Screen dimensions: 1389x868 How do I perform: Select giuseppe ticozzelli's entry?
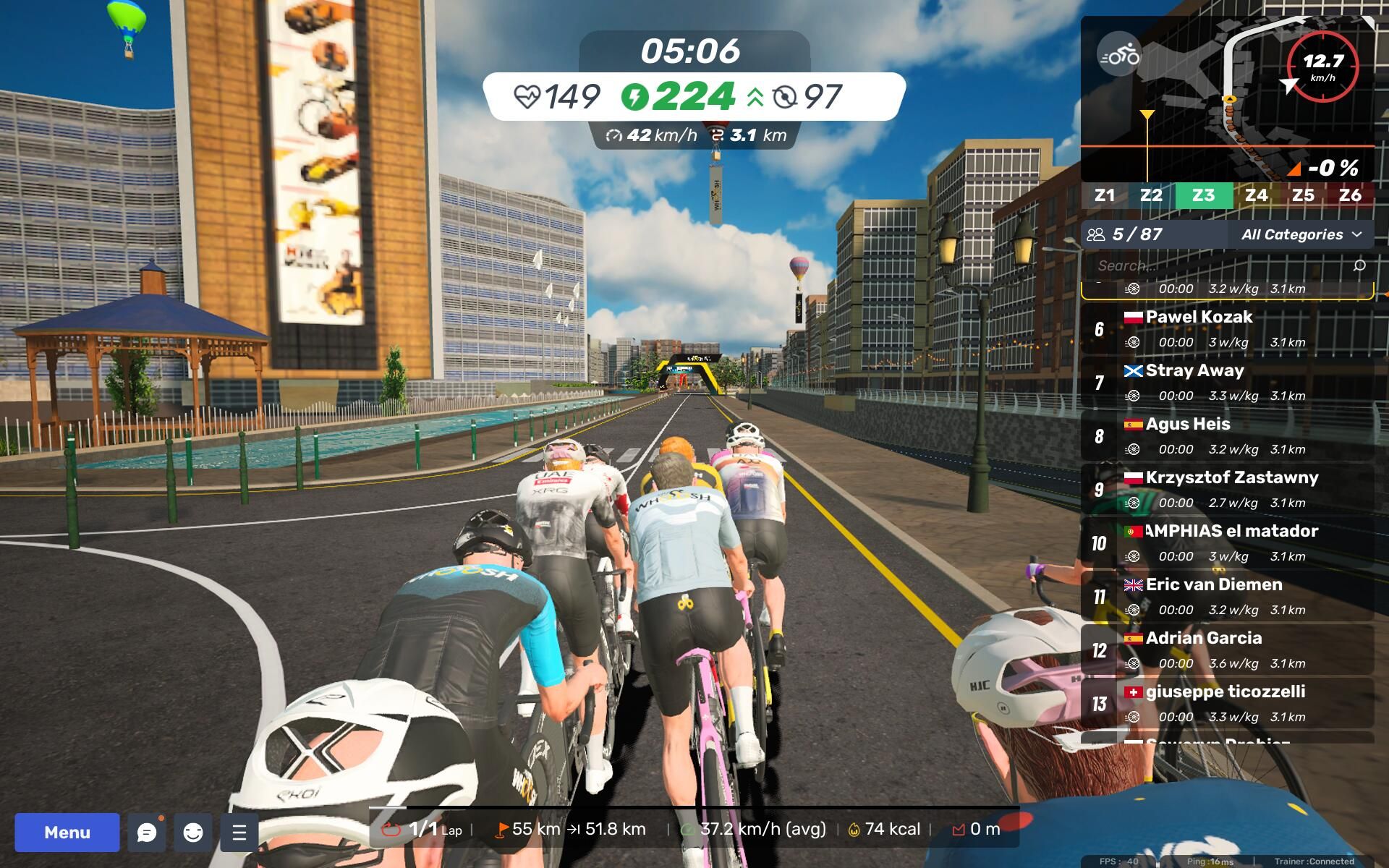click(x=1227, y=702)
